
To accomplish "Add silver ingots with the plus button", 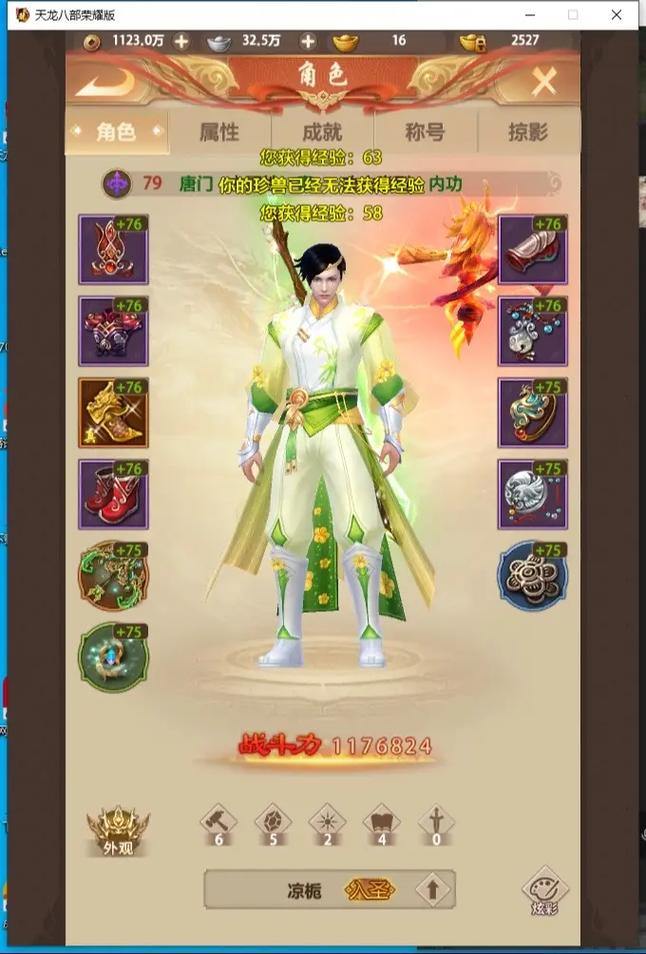I will pos(308,41).
